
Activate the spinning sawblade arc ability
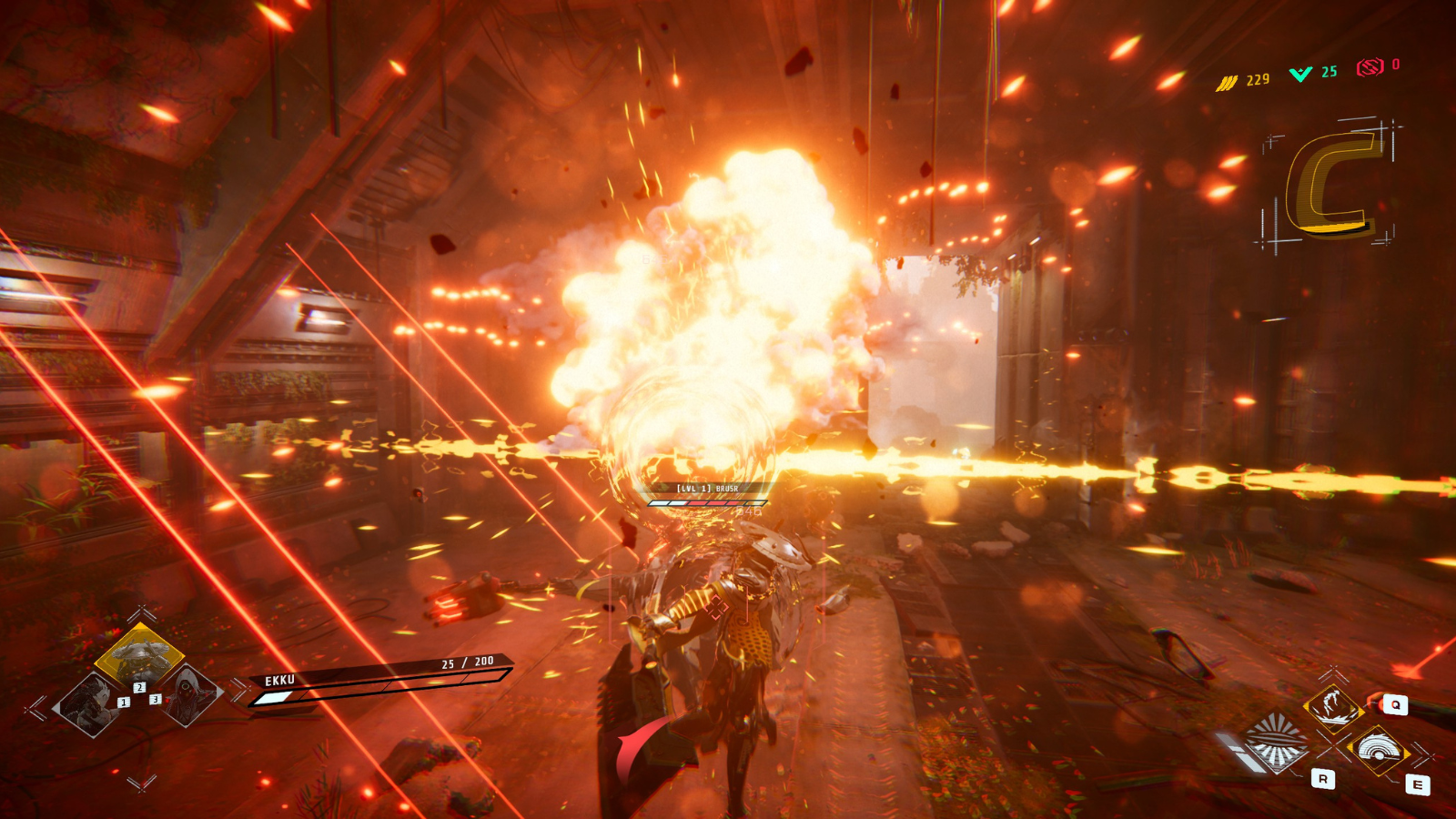(1380, 752)
